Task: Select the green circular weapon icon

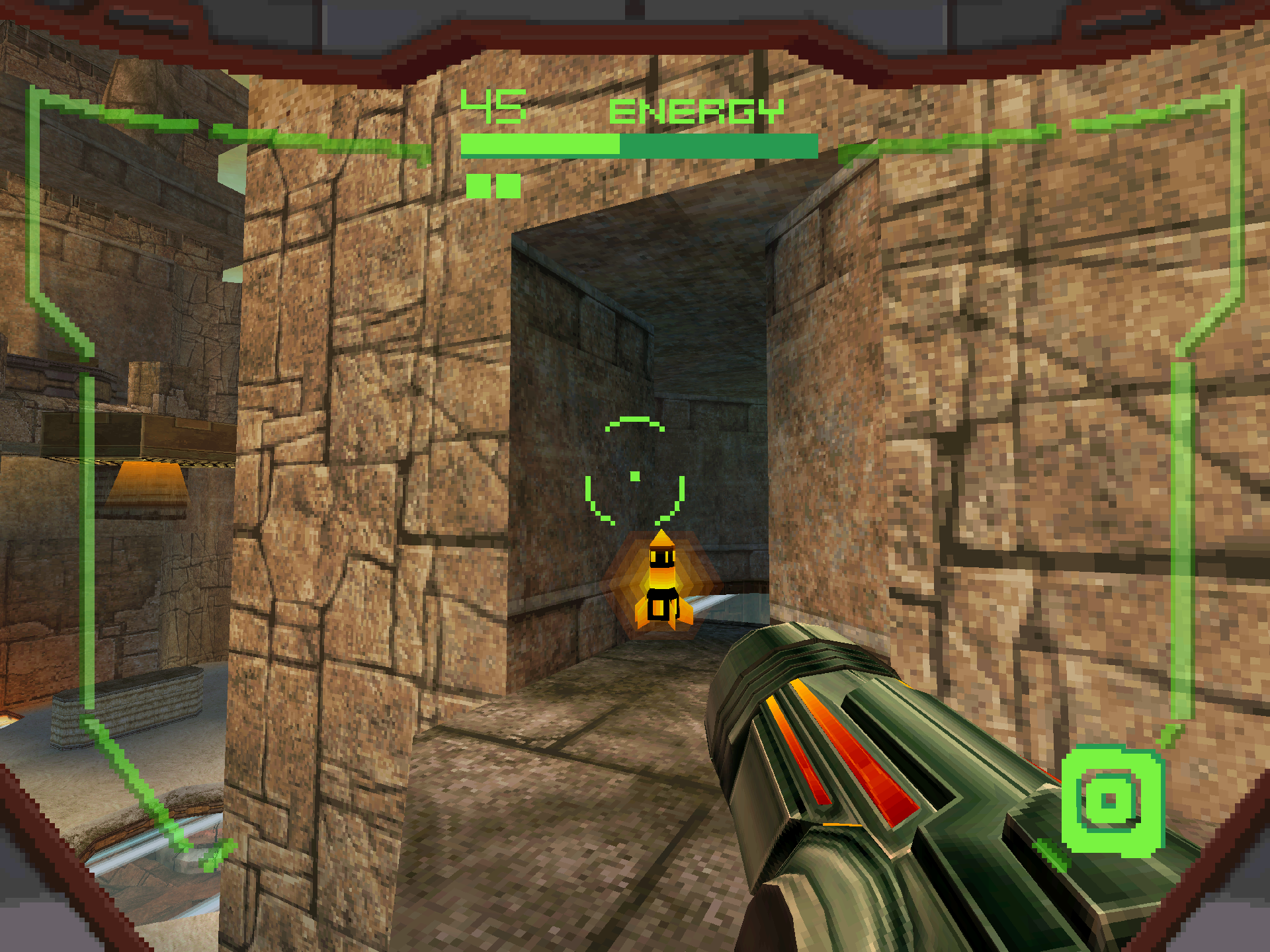Action: pos(1111,801)
